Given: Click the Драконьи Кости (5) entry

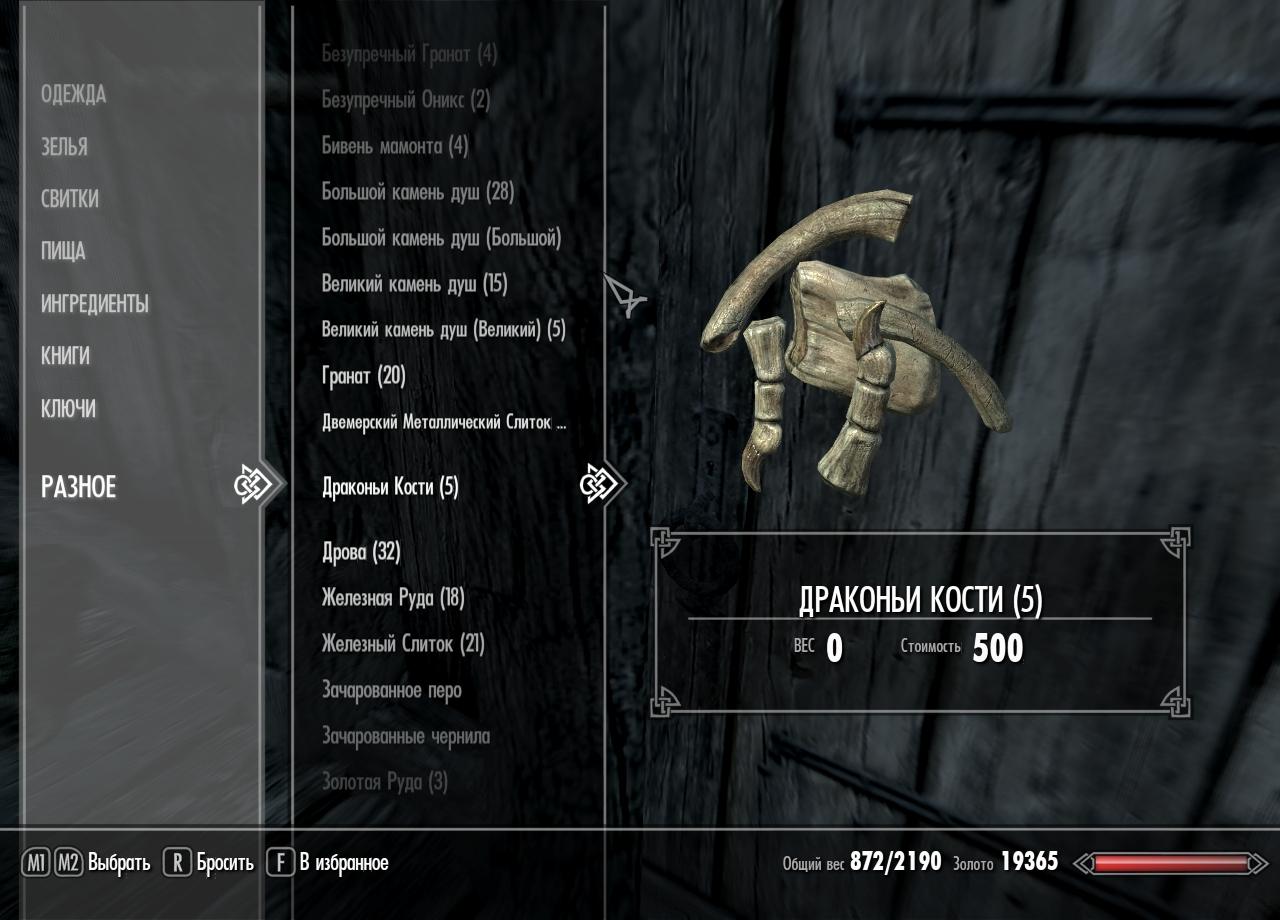Looking at the screenshot, I should [390, 487].
